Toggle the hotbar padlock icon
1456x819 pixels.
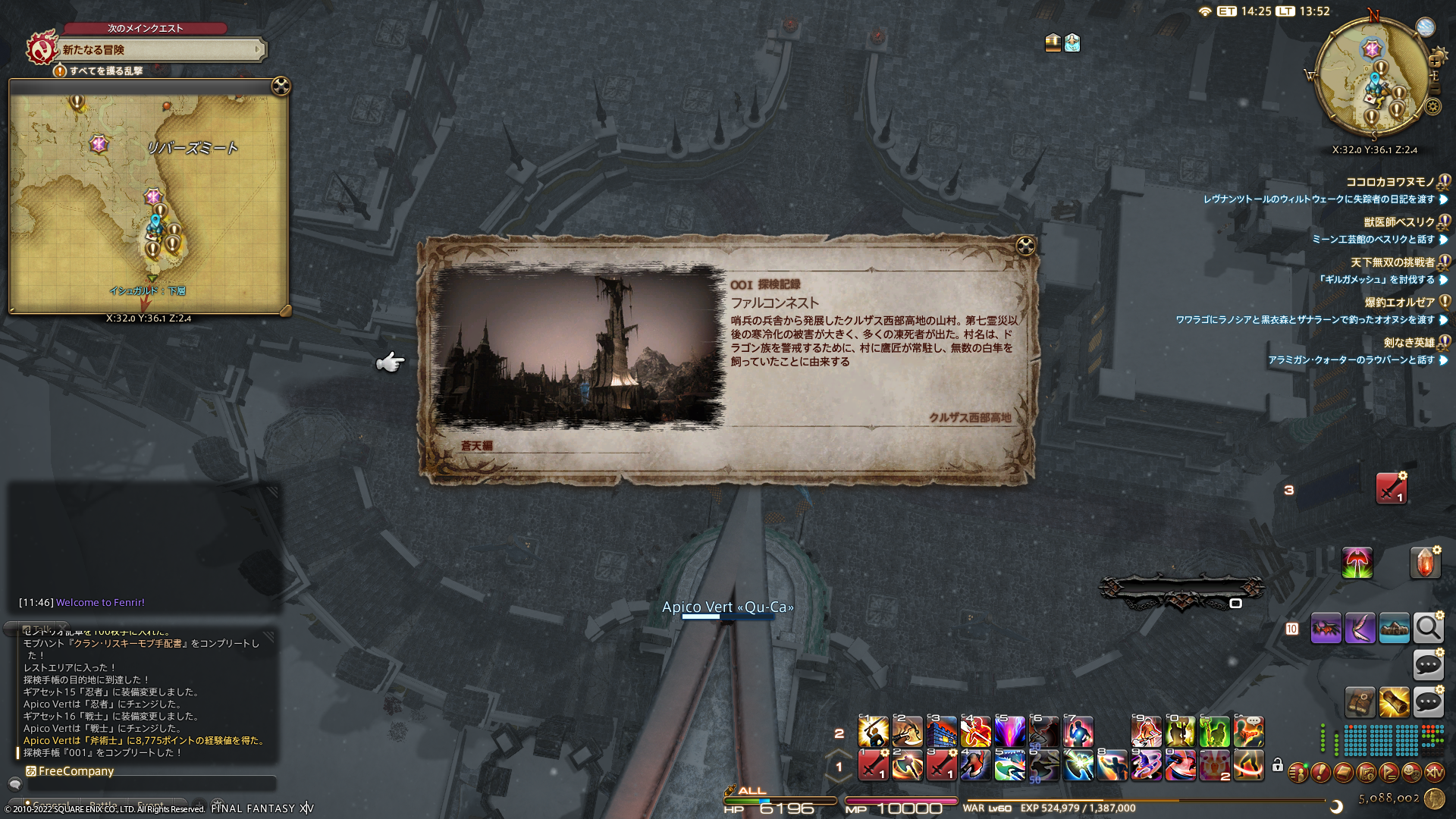coord(1278,765)
